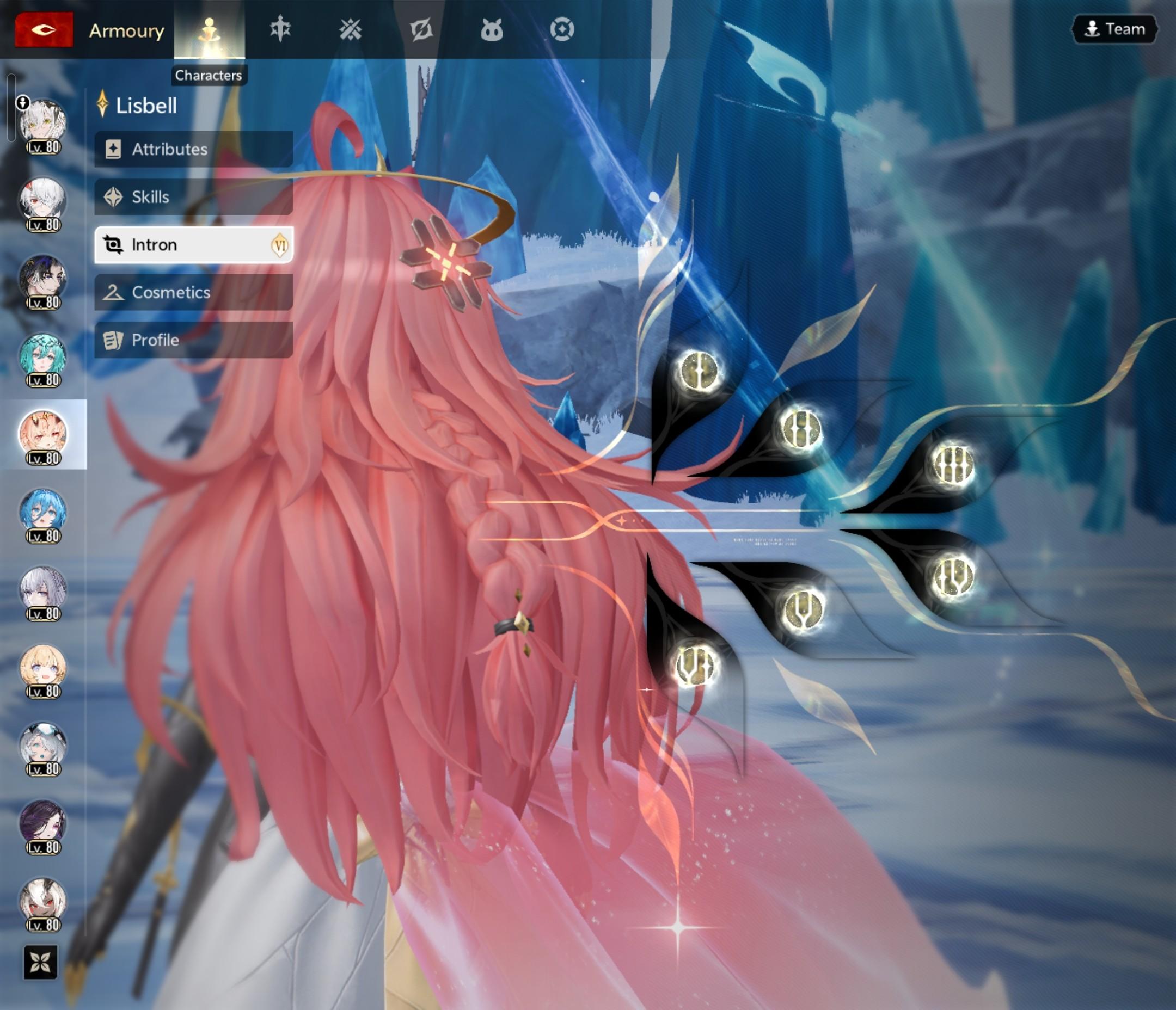Open the Team button
The width and height of the screenshot is (1176, 1010).
1114,29
